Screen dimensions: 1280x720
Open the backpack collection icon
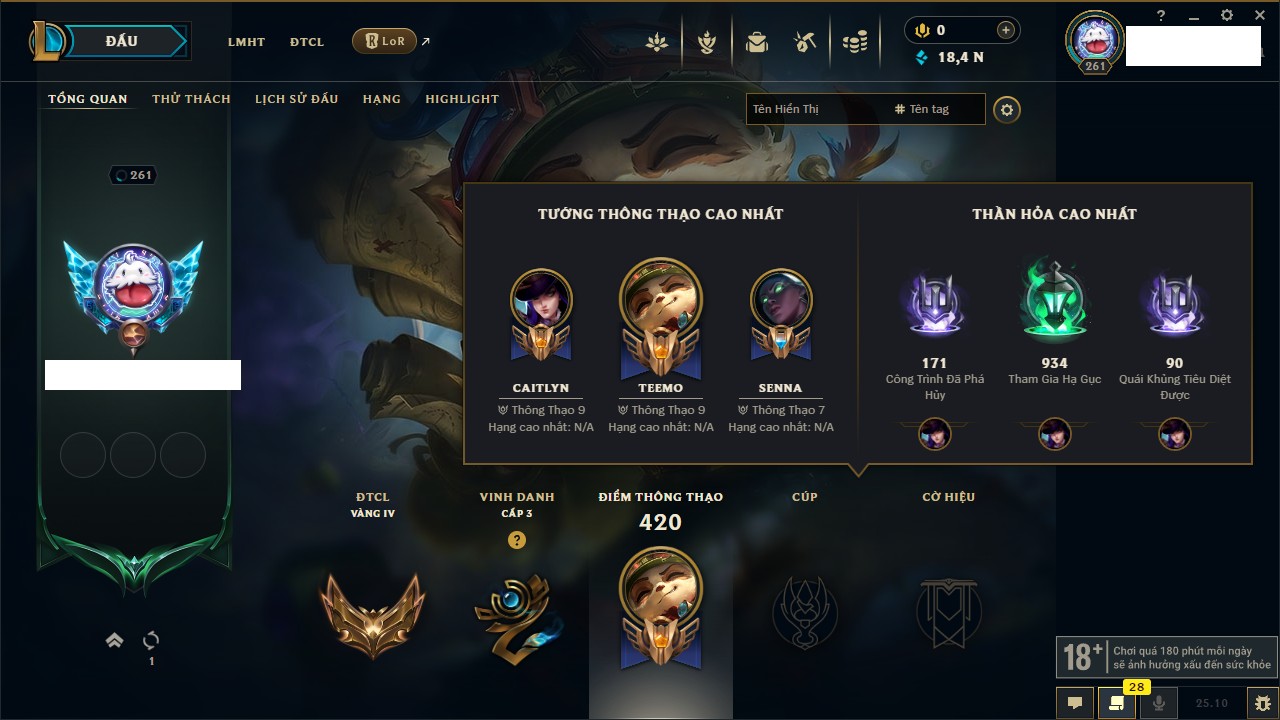point(757,42)
